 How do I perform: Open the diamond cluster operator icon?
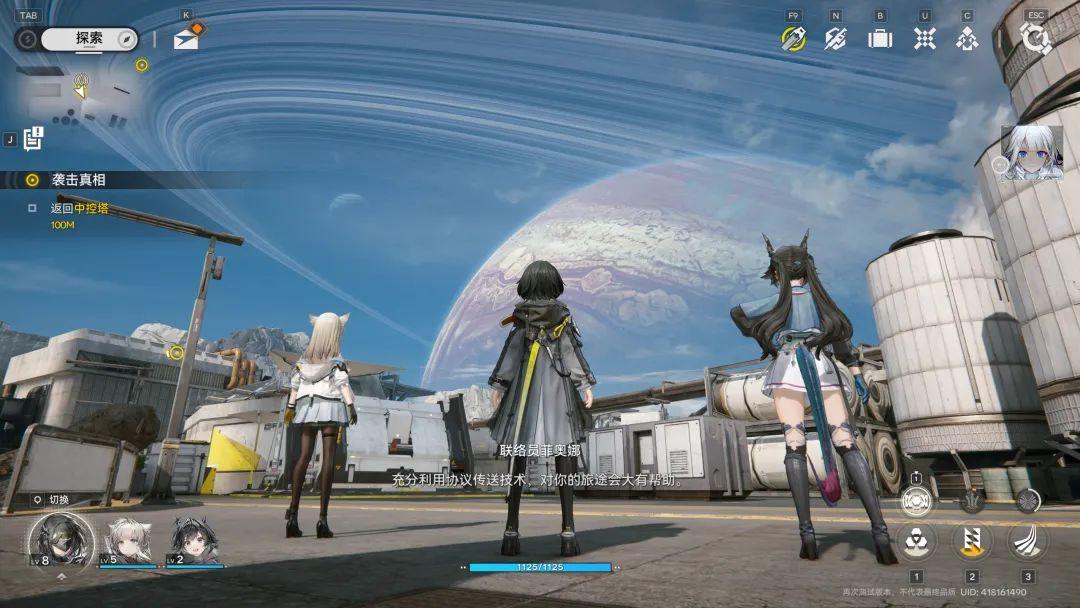point(967,38)
